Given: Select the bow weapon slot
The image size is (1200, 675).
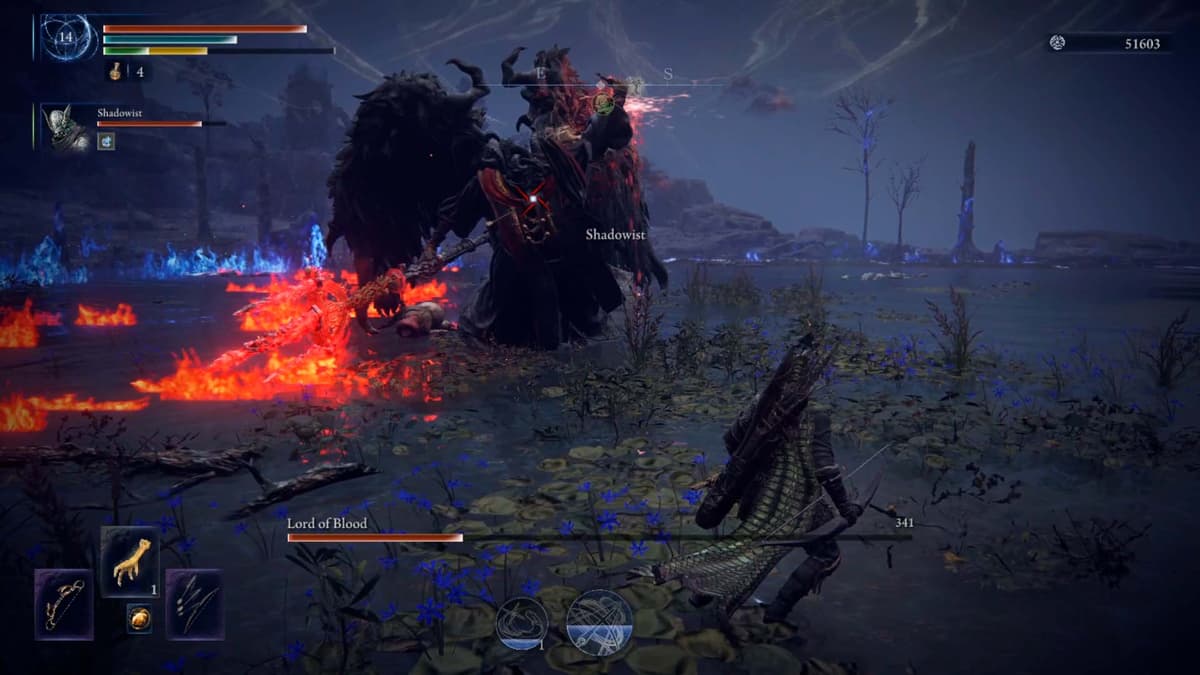Looking at the screenshot, I should (x=64, y=604).
